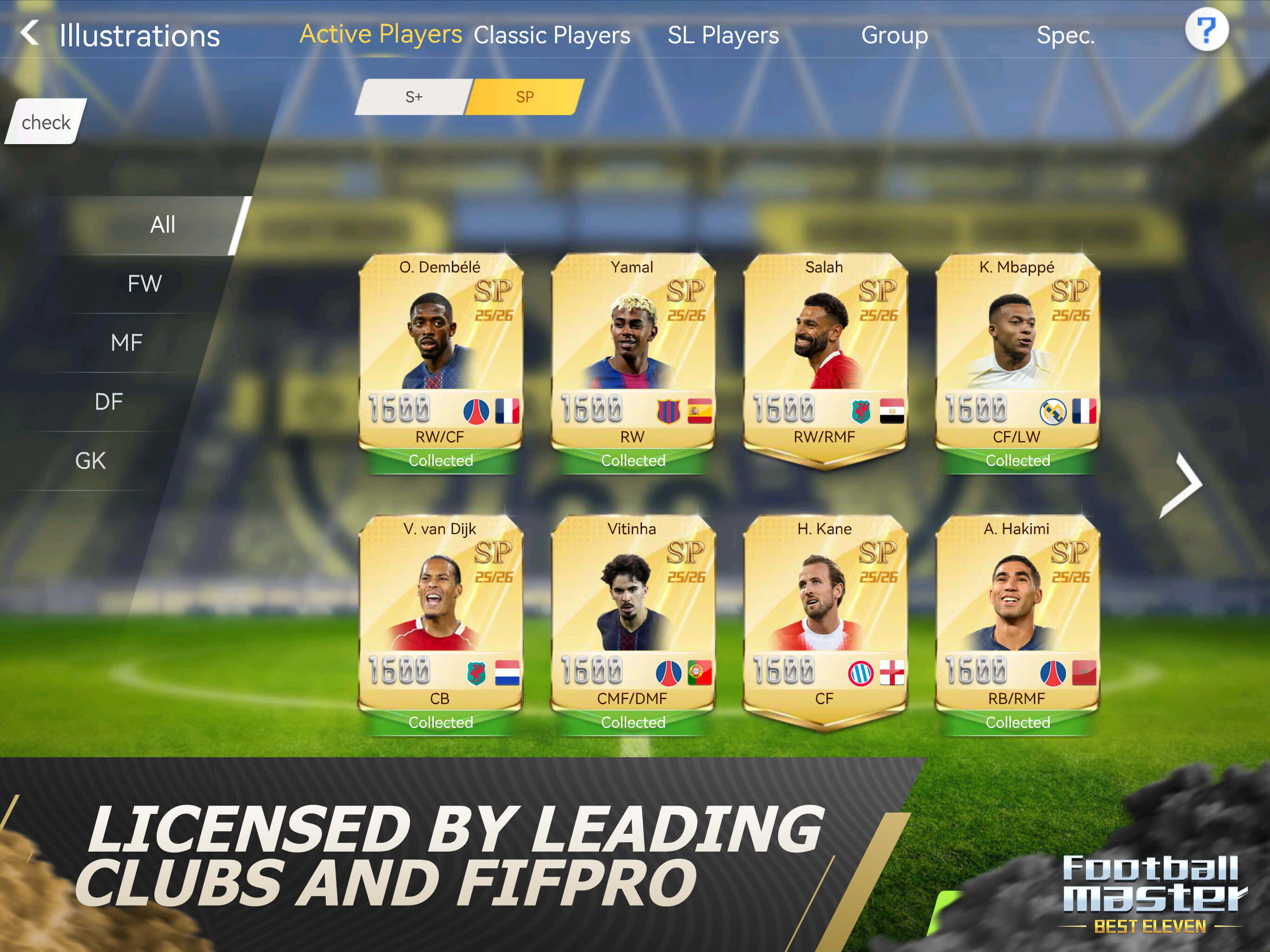Screen dimensions: 1270x952
Task: Click the check label on the left
Action: point(46,122)
